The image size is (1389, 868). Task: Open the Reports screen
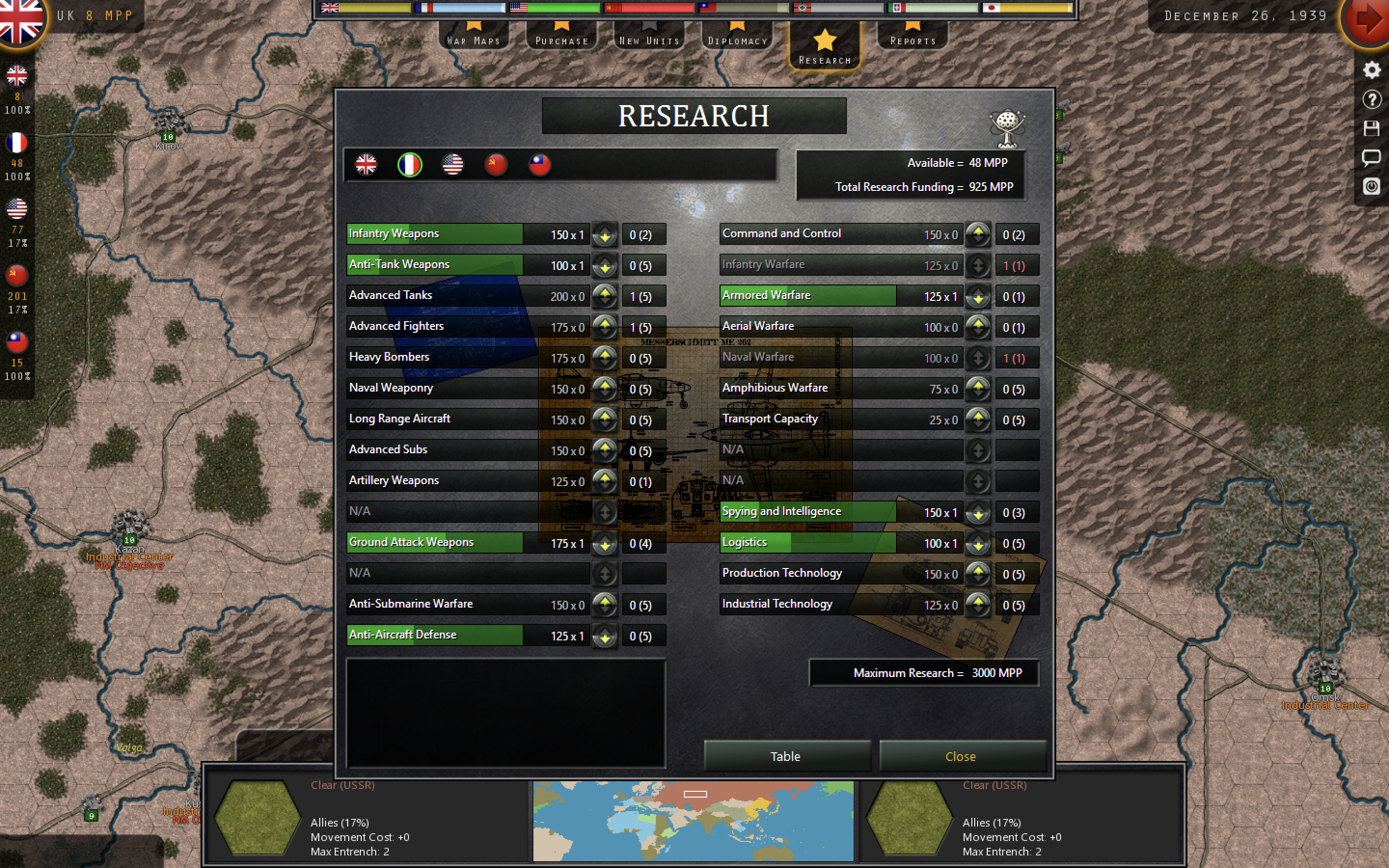(x=912, y=39)
